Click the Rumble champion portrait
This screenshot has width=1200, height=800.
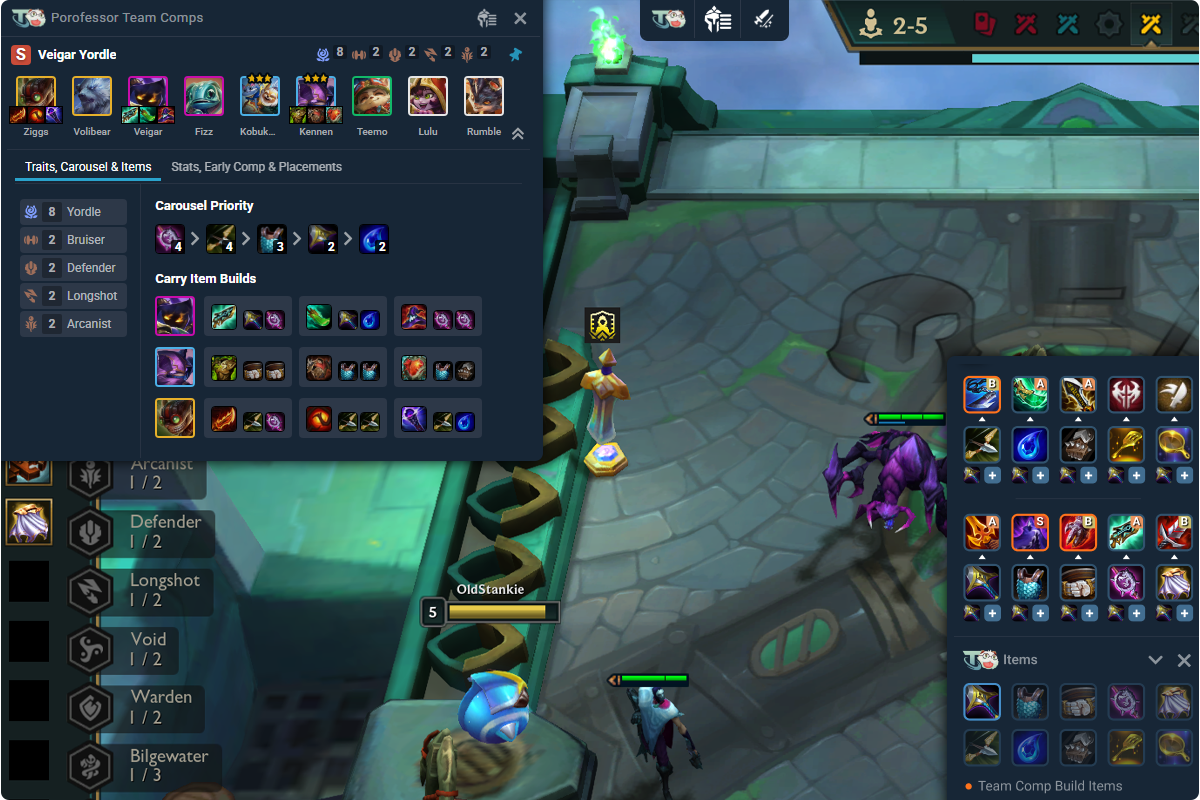tap(484, 96)
